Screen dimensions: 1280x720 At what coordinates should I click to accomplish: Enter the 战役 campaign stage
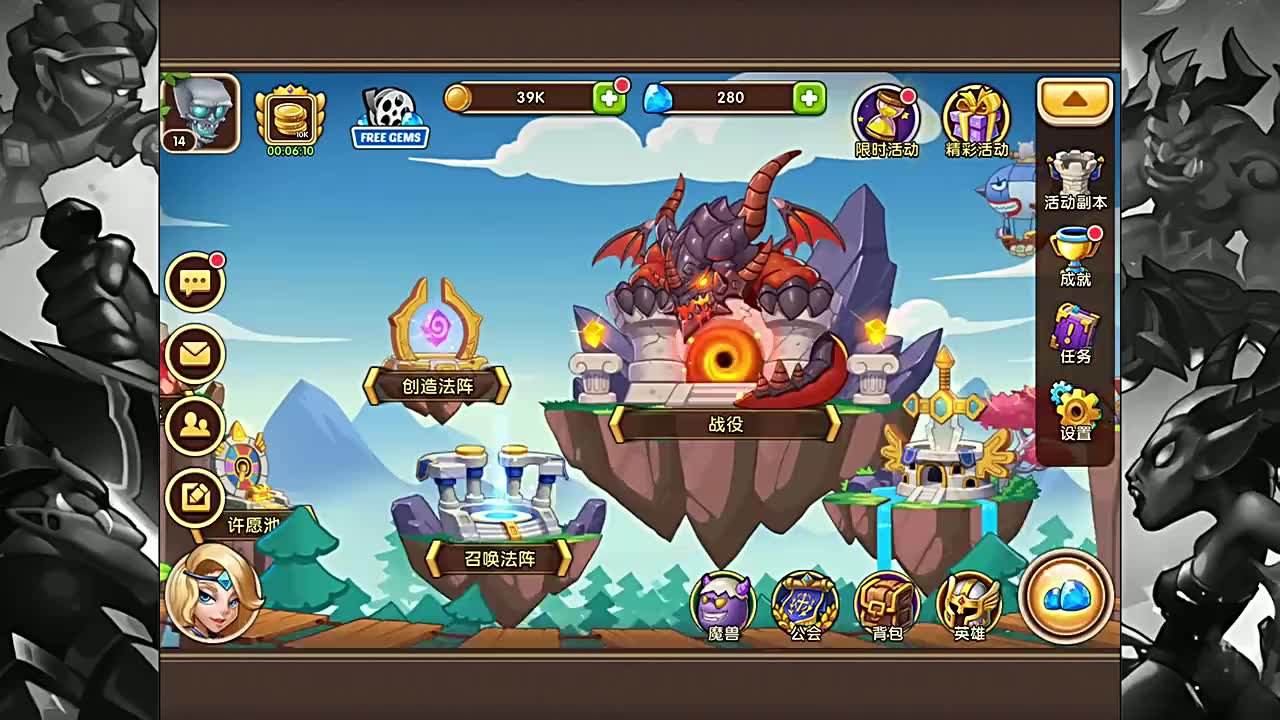727,423
